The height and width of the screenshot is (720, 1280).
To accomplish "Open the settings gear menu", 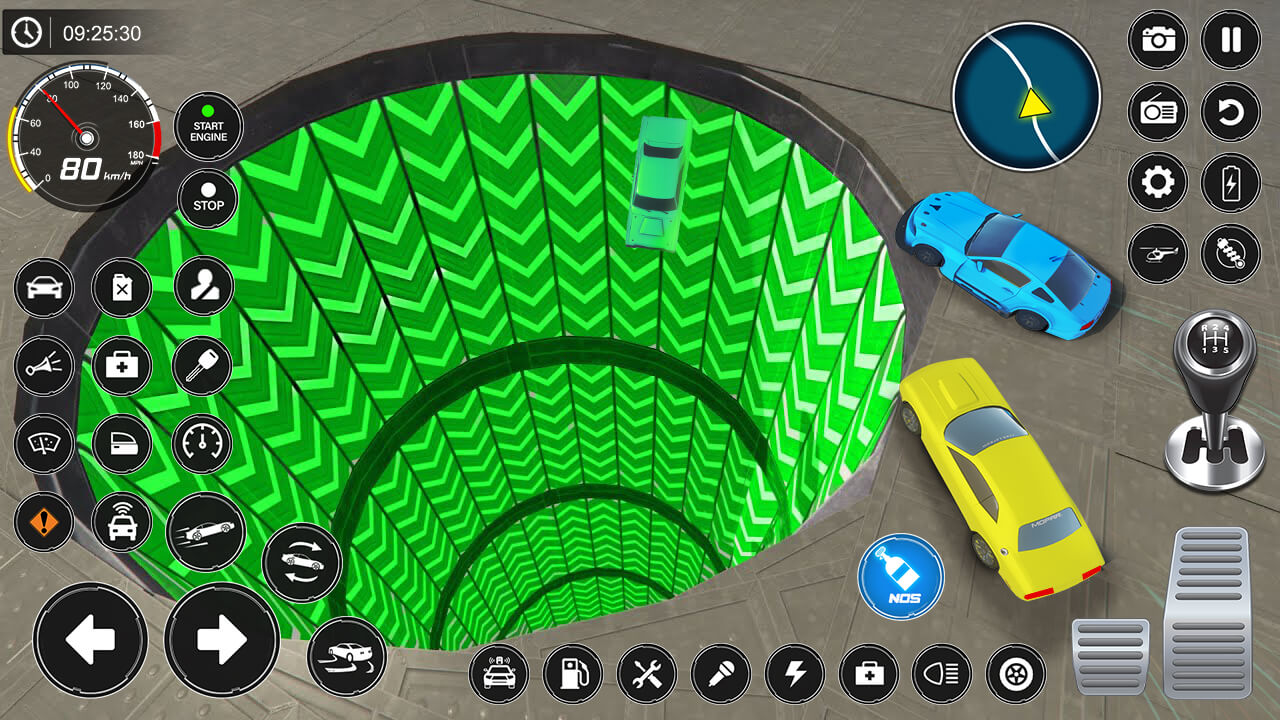I will point(1157,183).
